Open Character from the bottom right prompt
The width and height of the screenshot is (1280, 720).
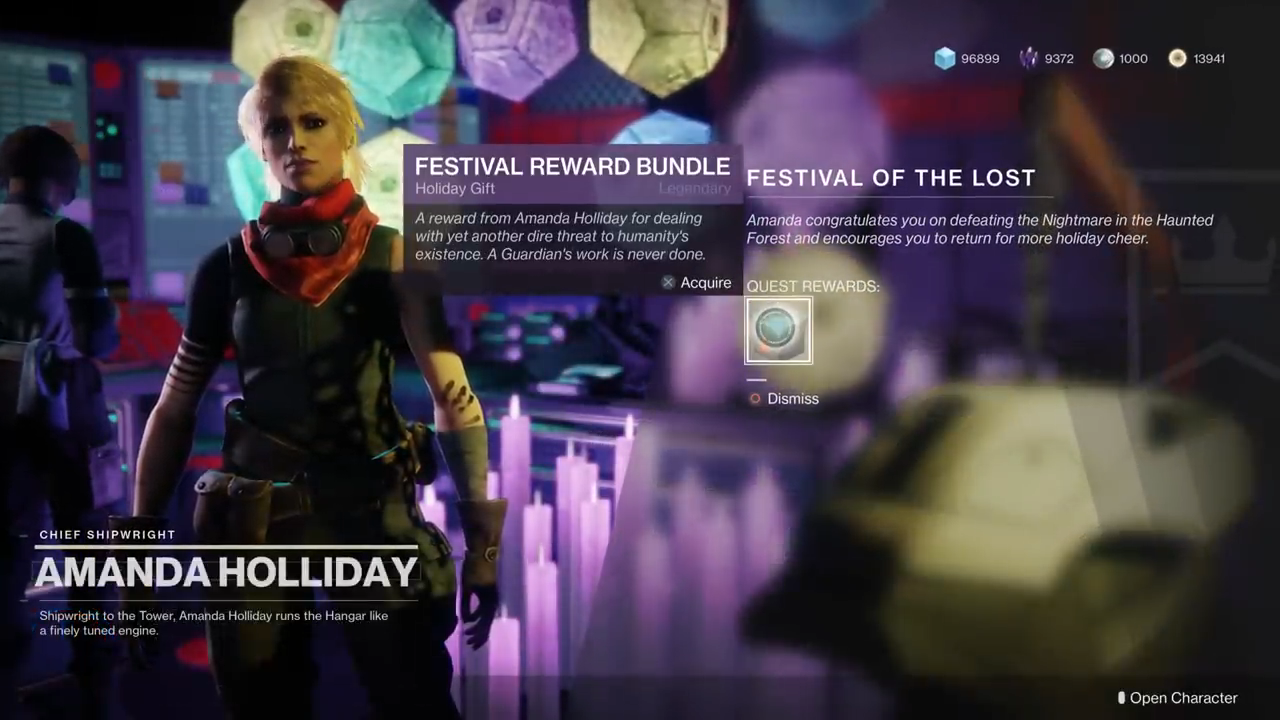pyautogui.click(x=1184, y=698)
